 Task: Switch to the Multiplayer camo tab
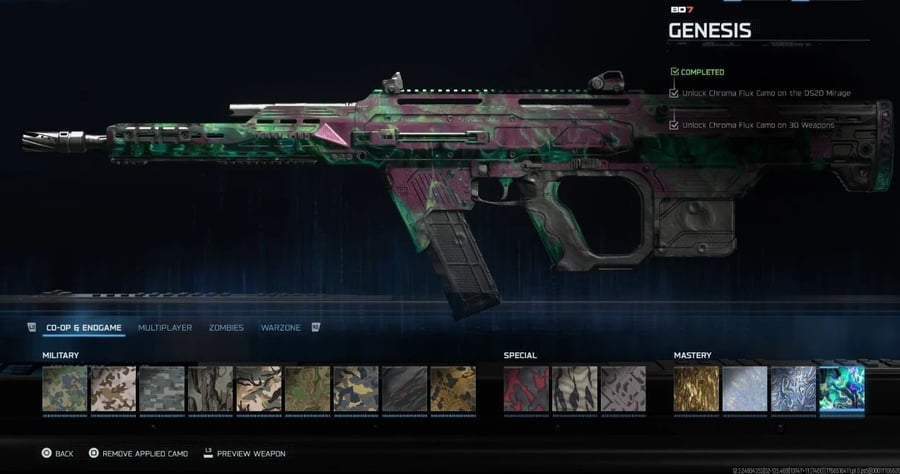[164, 328]
